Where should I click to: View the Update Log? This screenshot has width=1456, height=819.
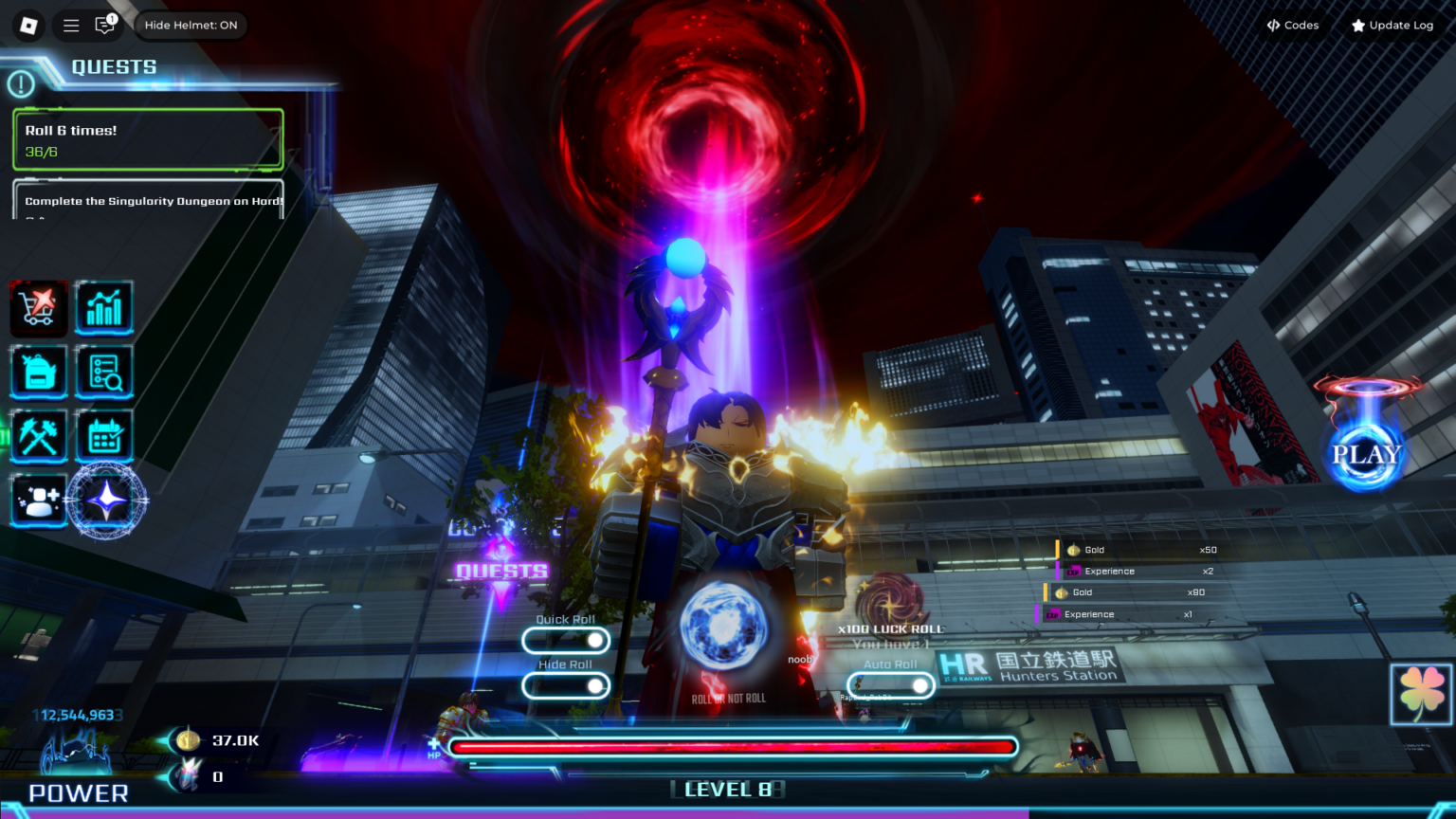[x=1392, y=26]
